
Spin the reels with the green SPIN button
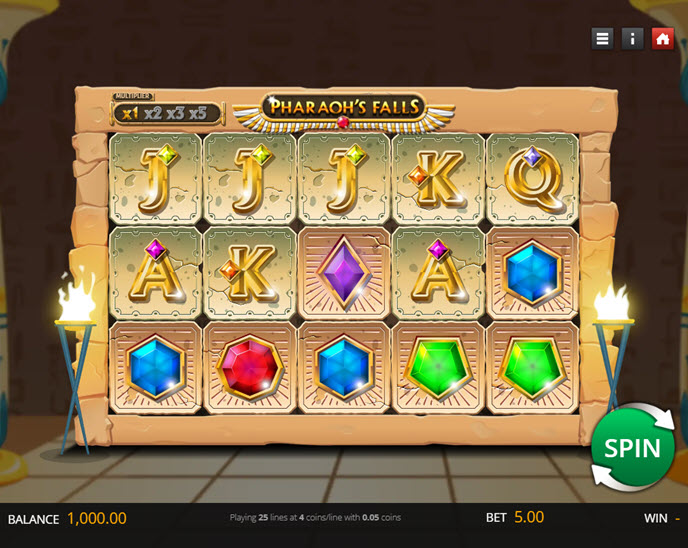(x=632, y=448)
